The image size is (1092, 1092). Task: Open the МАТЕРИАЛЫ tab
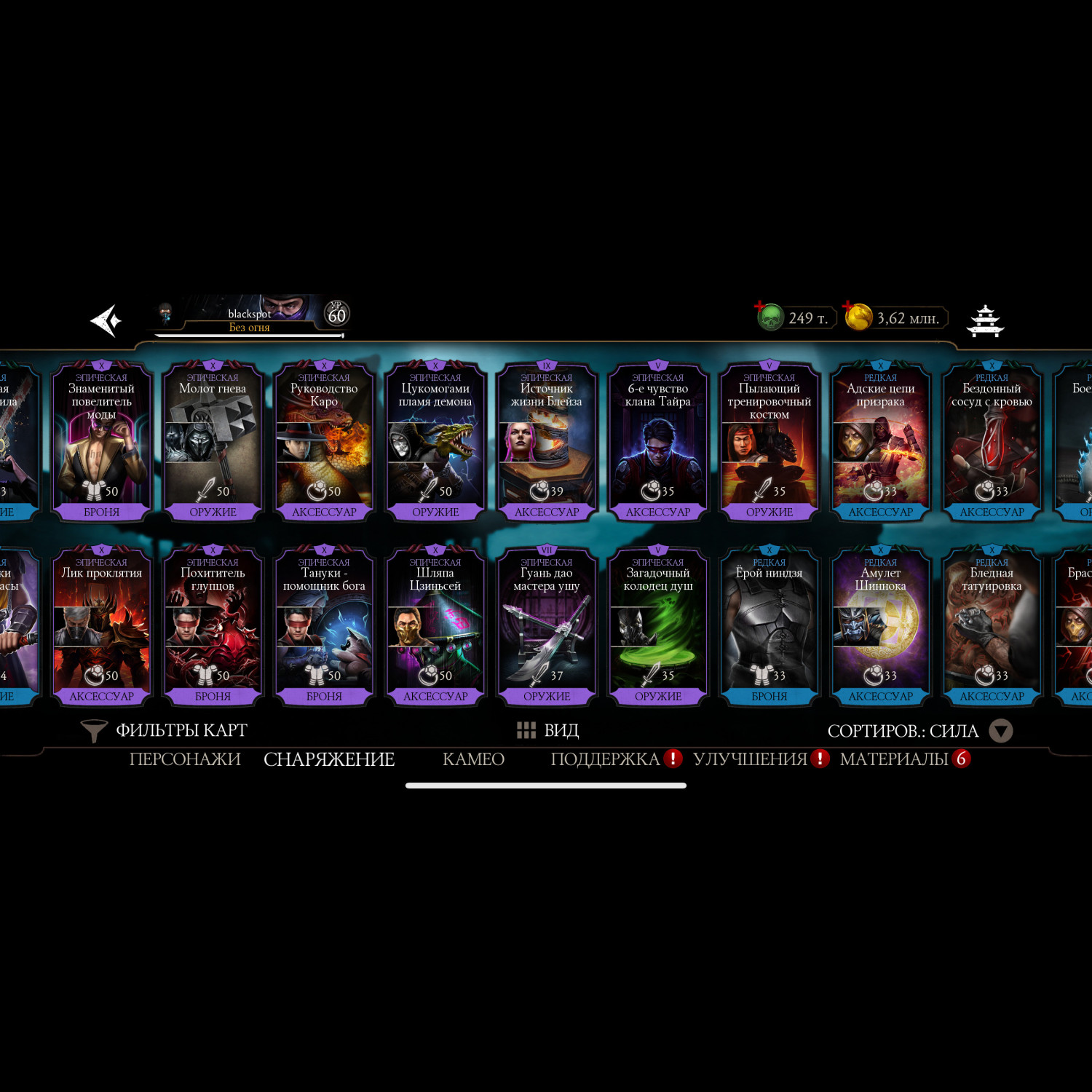click(x=895, y=759)
